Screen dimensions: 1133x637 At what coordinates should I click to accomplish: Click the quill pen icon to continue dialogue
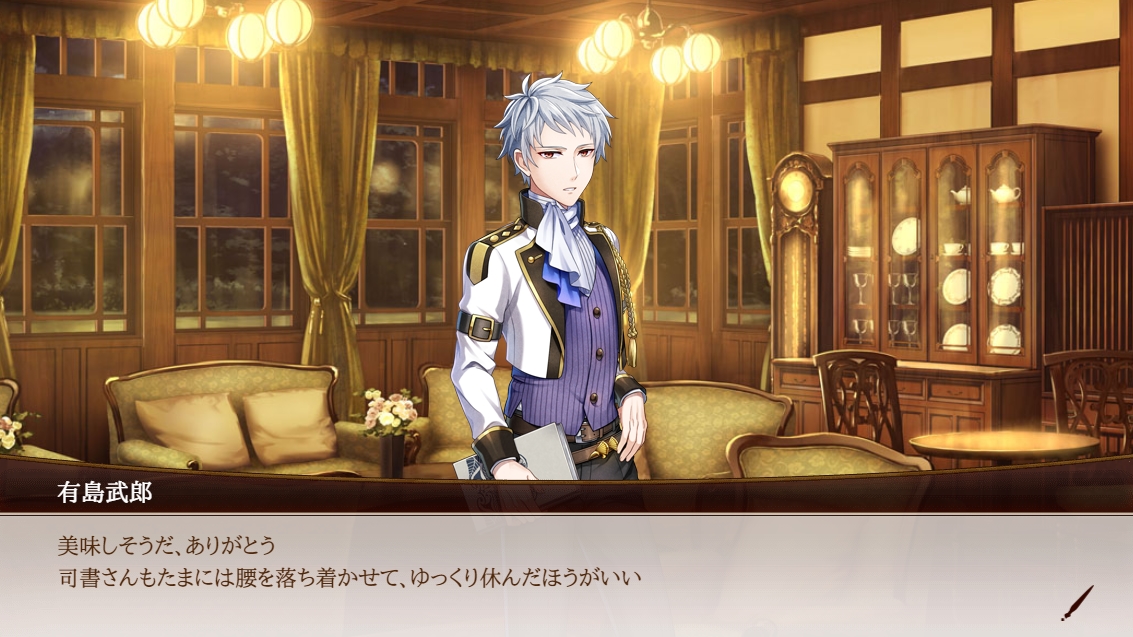pyautogui.click(x=1077, y=603)
